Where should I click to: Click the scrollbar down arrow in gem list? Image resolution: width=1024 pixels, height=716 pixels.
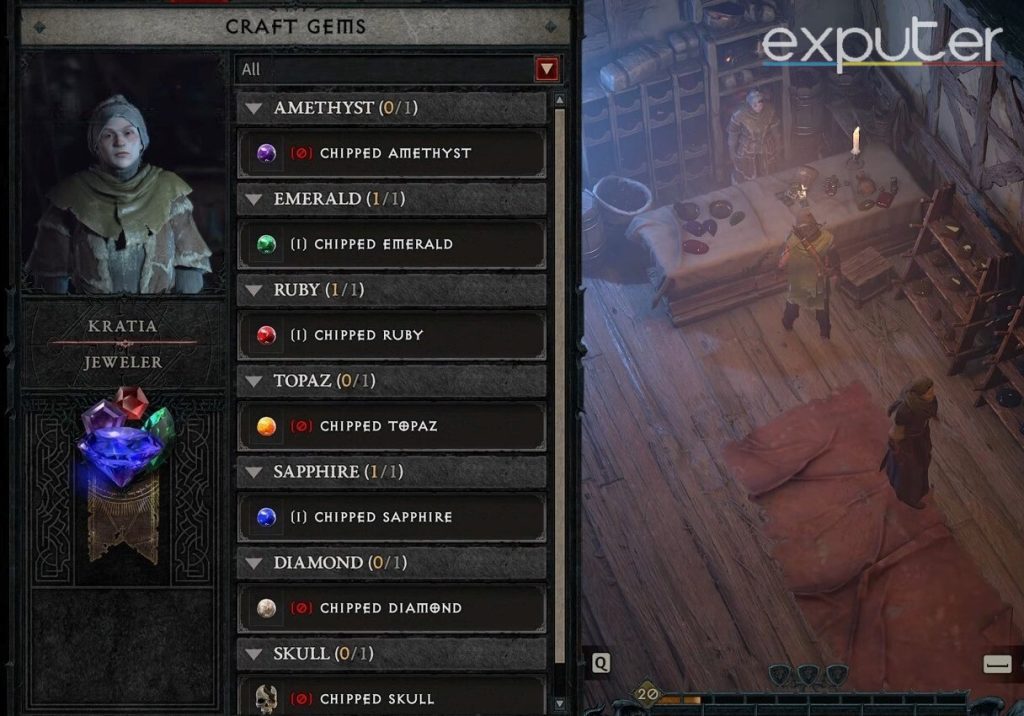coord(559,705)
